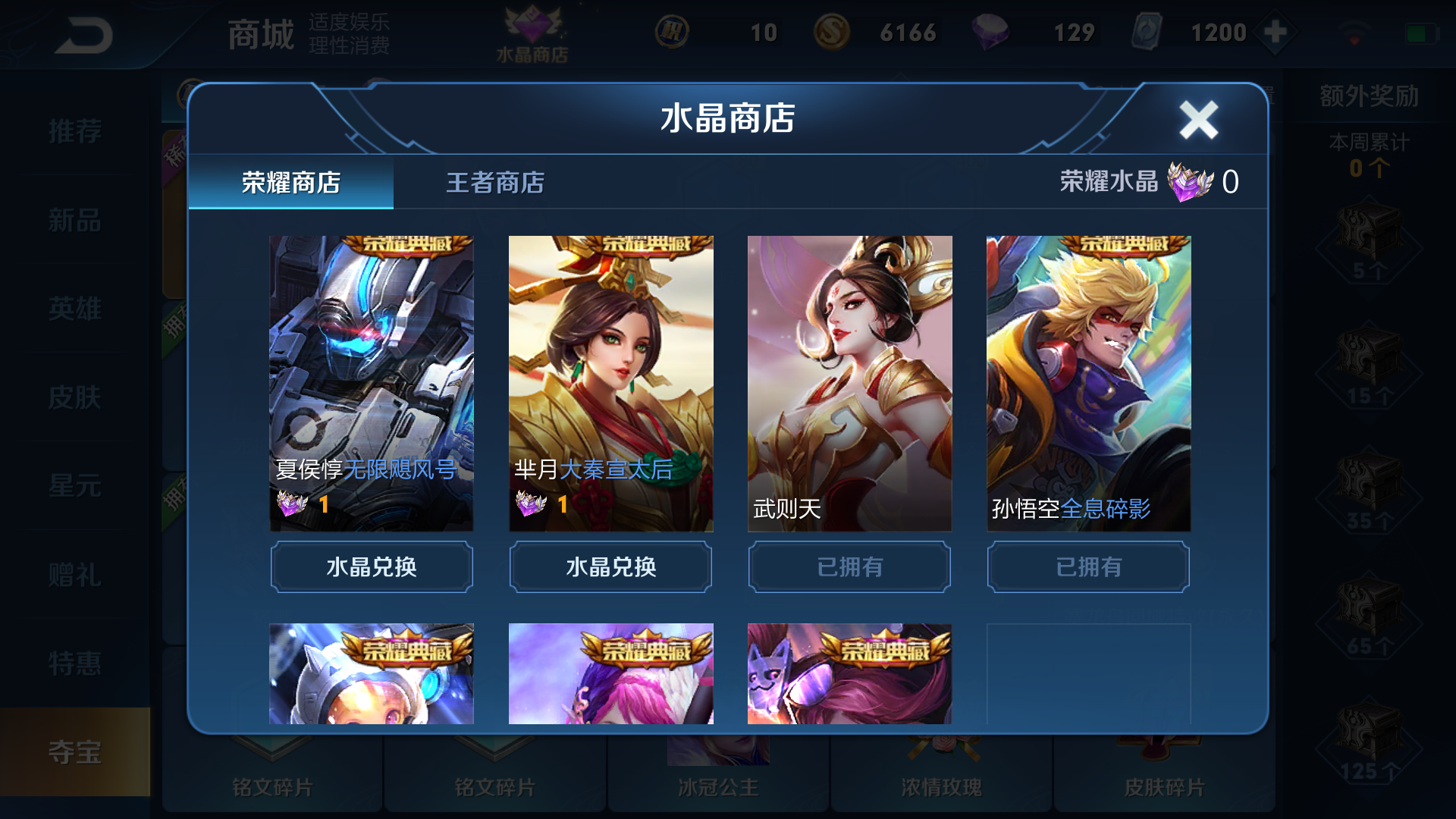Select 皮肤 in the left sidebar
1456x819 pixels.
[76, 397]
